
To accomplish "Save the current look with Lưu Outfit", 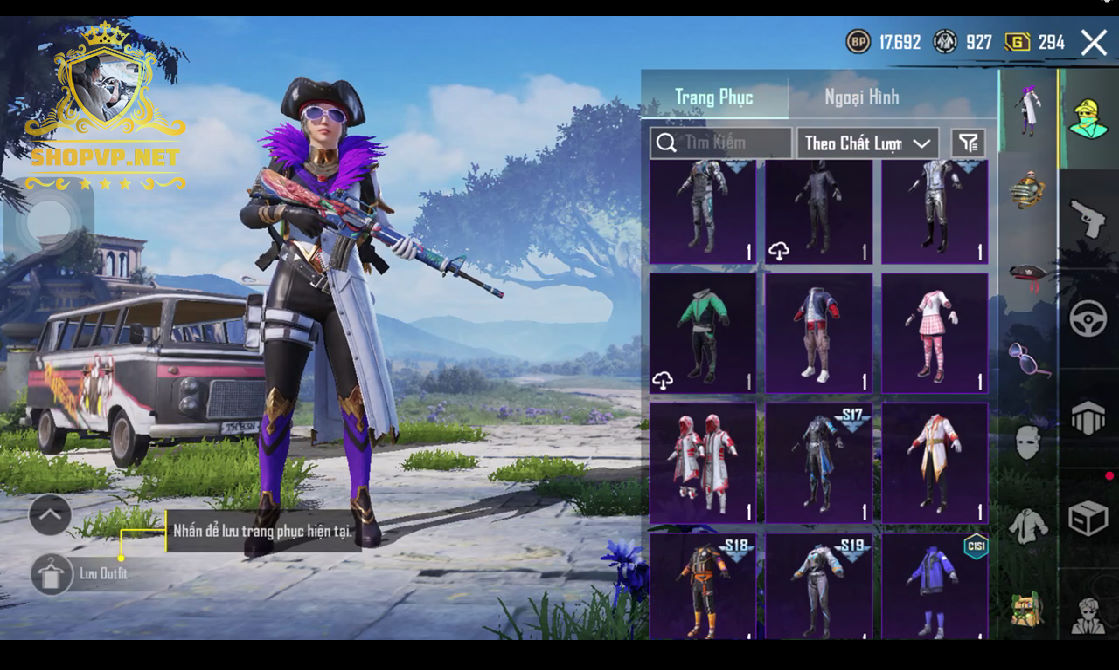I will (x=52, y=574).
